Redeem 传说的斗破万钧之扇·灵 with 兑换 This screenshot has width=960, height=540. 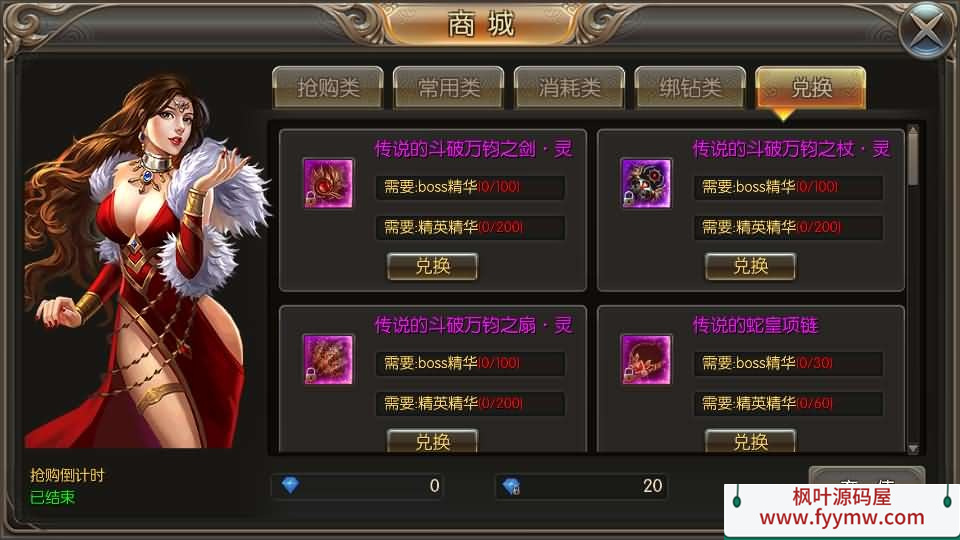[432, 441]
